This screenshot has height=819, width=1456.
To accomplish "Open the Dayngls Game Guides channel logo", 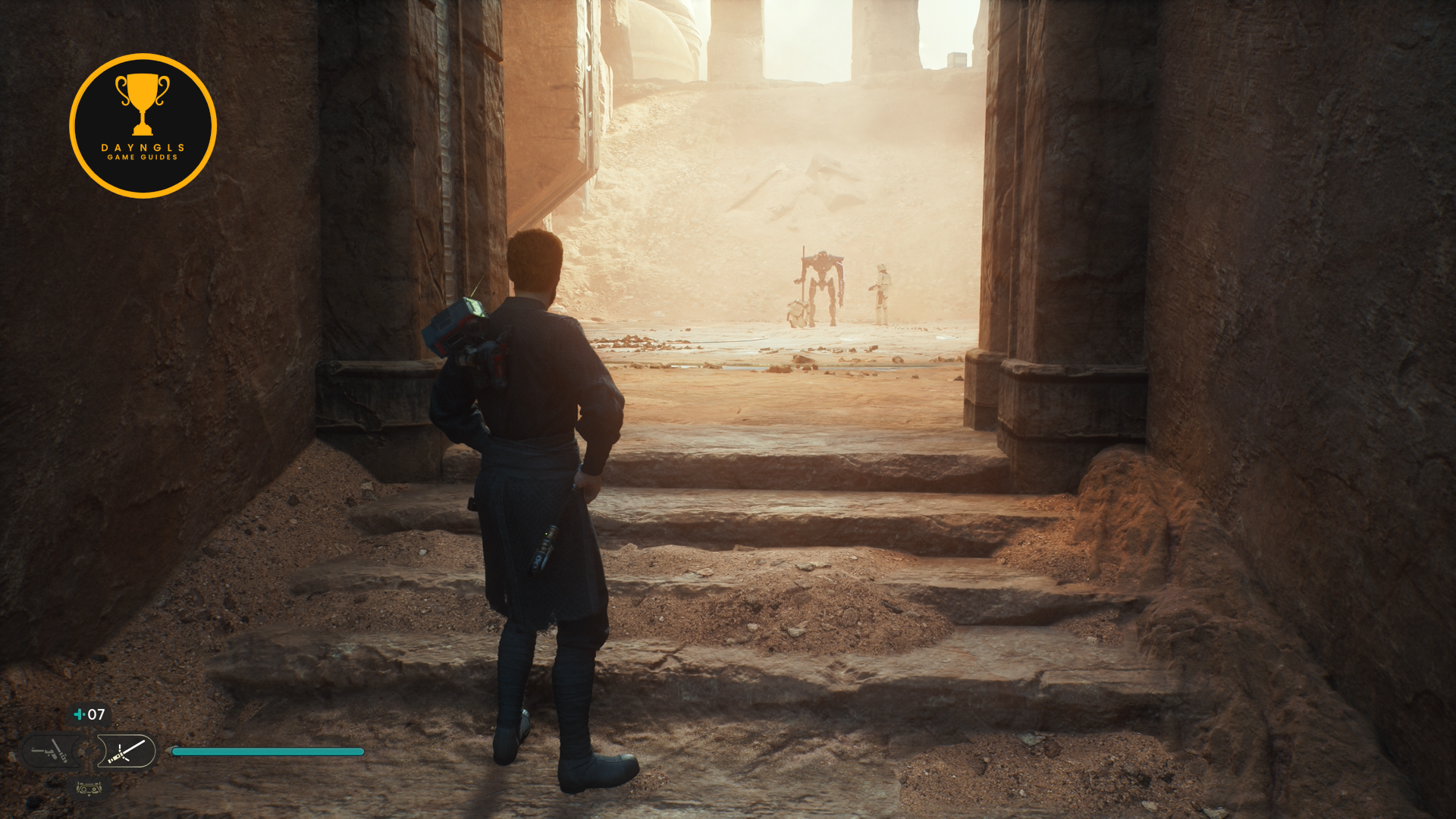I will pos(143,126).
